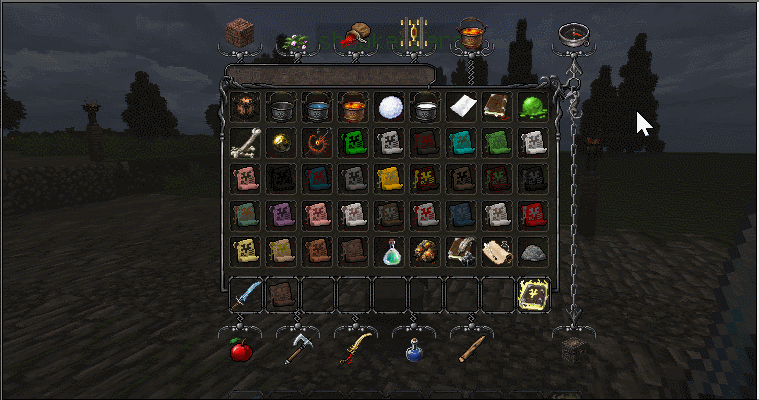The image size is (759, 400).
Task: Pick the yellow-orange scroll
Action: tap(388, 178)
